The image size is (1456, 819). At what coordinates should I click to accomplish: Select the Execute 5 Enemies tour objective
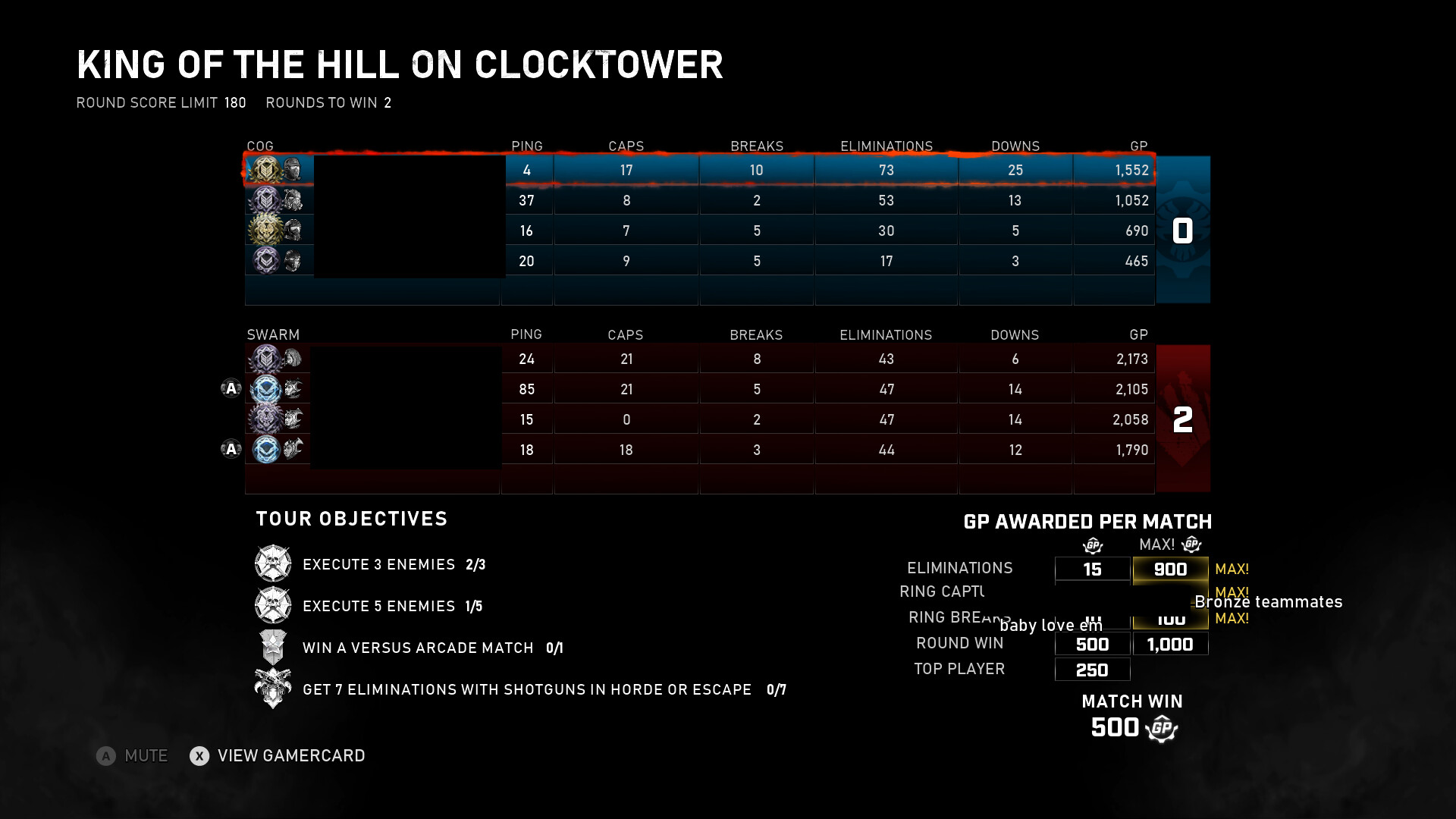click(378, 606)
